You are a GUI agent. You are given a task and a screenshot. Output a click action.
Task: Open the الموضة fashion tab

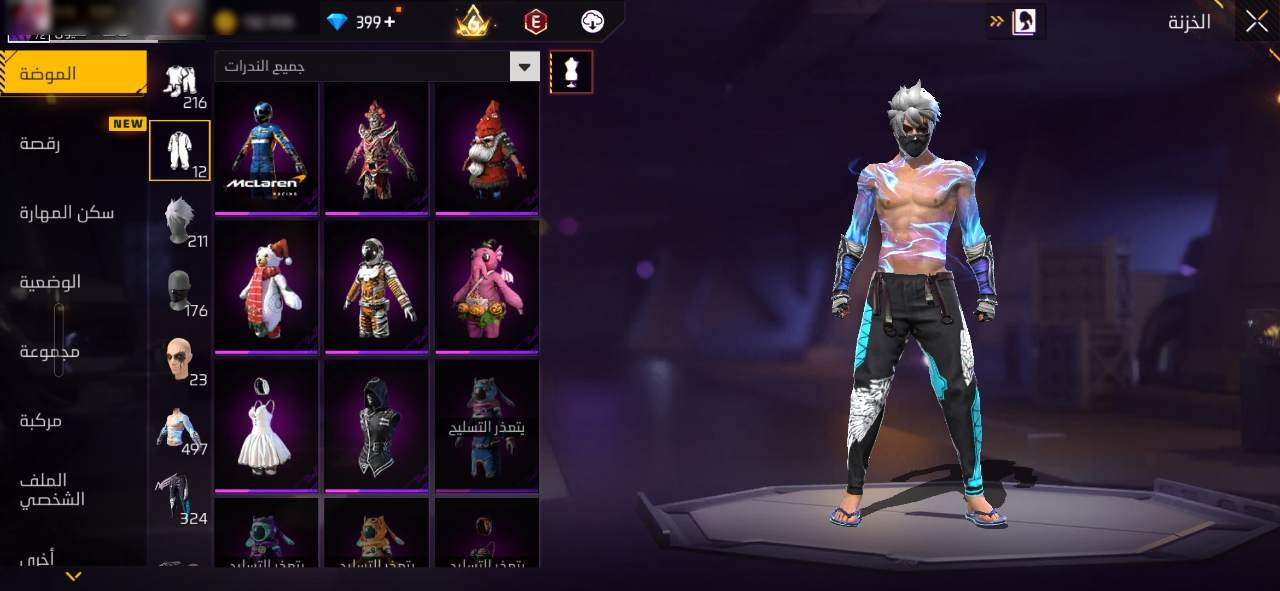point(72,74)
